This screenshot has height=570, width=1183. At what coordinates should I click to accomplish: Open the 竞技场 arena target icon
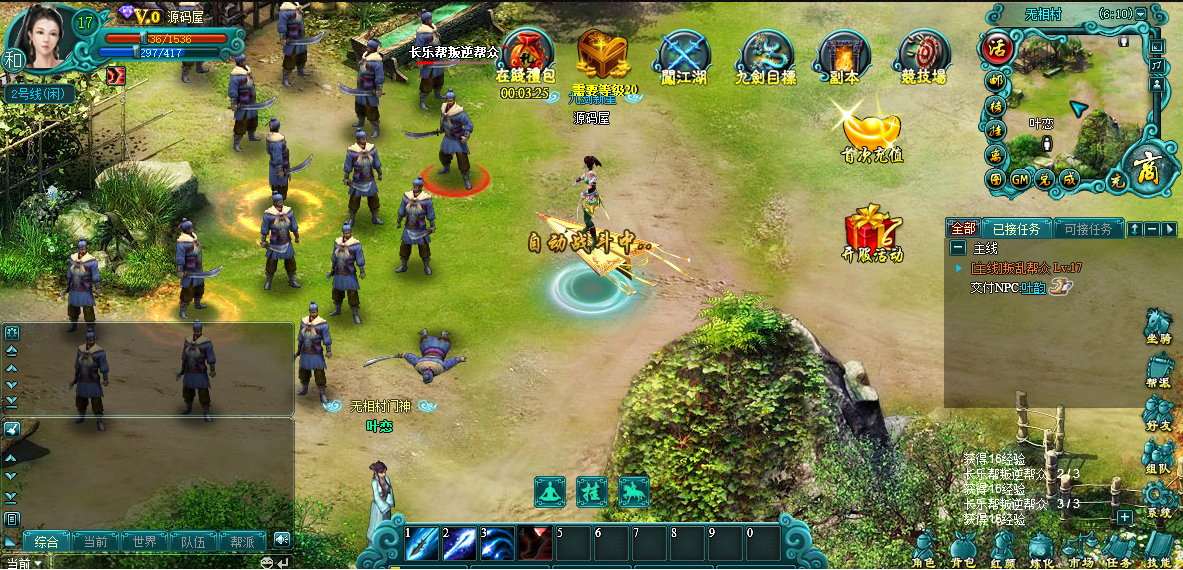point(924,53)
